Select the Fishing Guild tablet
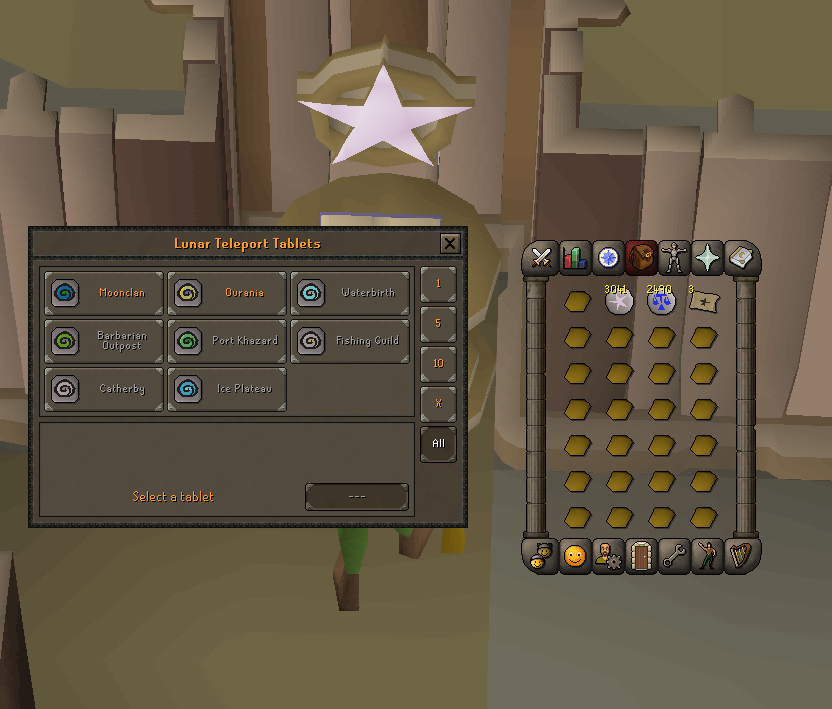832x709 pixels. coord(351,341)
